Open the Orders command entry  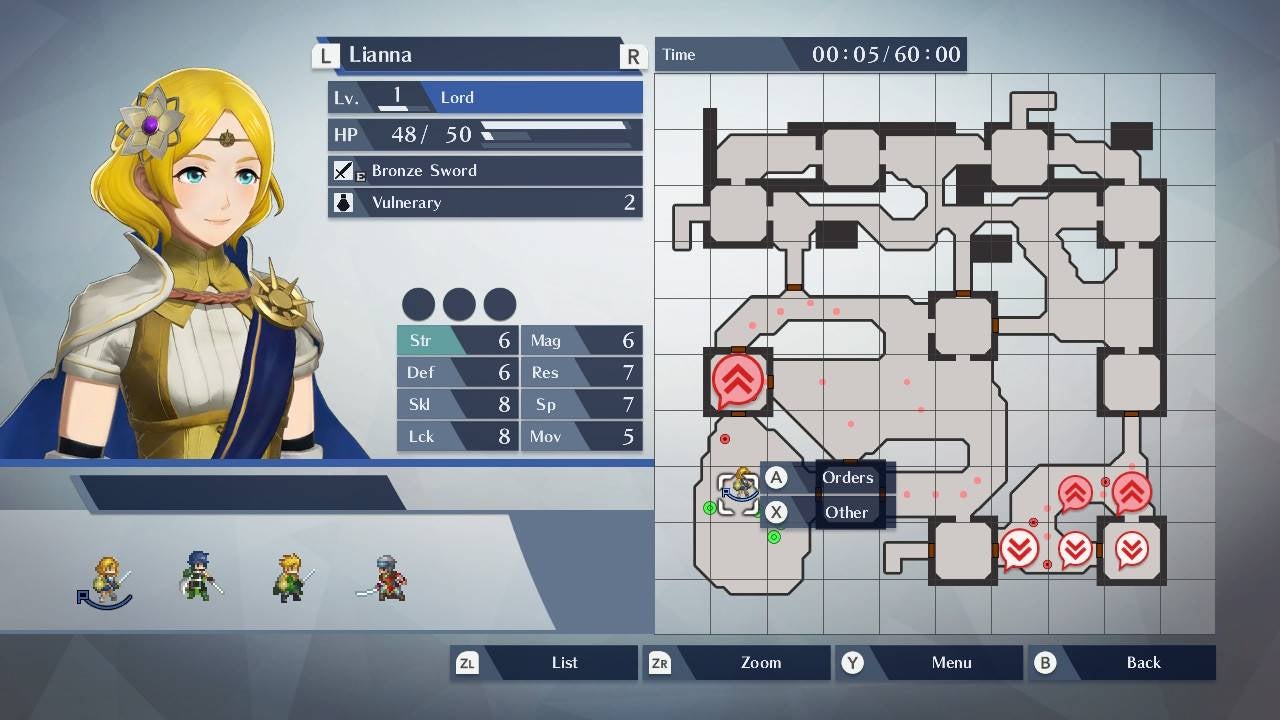tap(847, 478)
